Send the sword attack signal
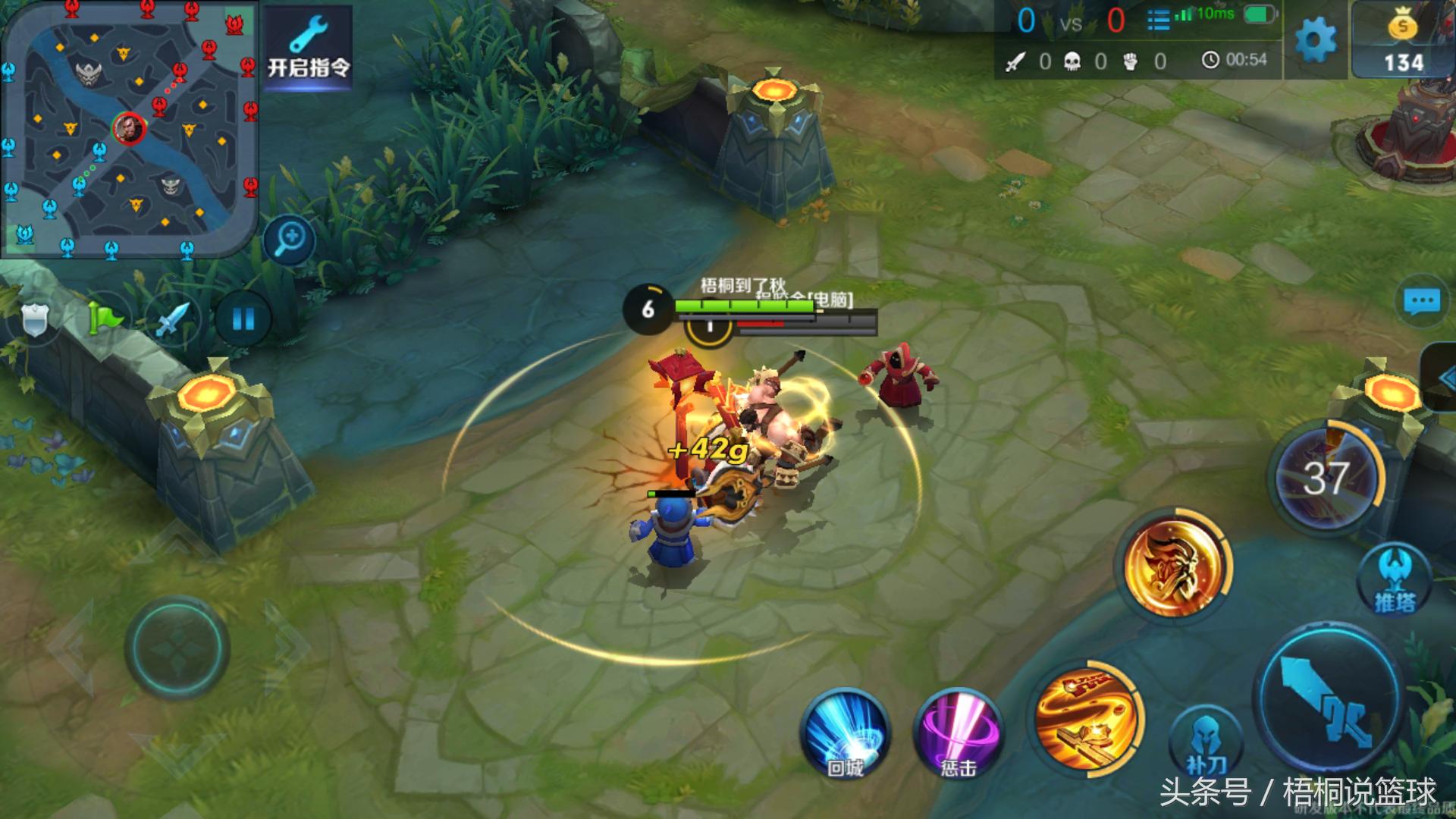Screen dimensions: 1456x819 pos(173,318)
